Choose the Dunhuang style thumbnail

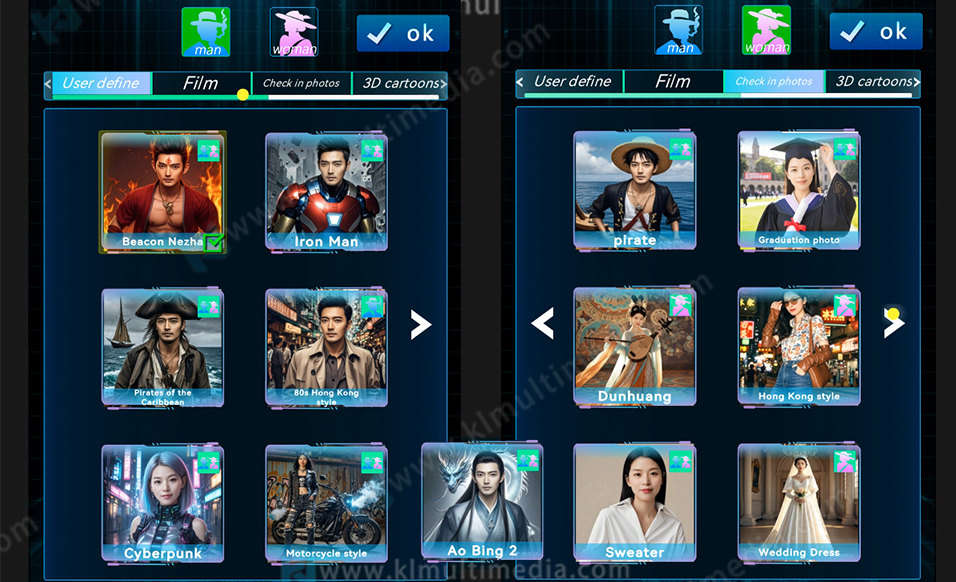634,345
